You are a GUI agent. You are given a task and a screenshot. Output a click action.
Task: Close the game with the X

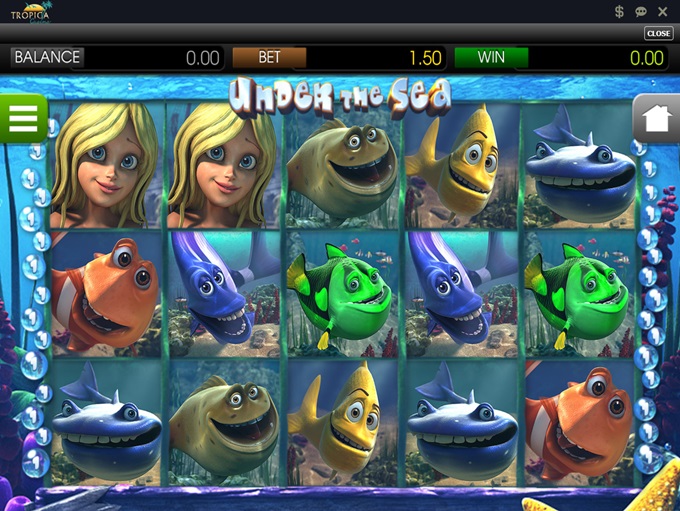pos(663,12)
